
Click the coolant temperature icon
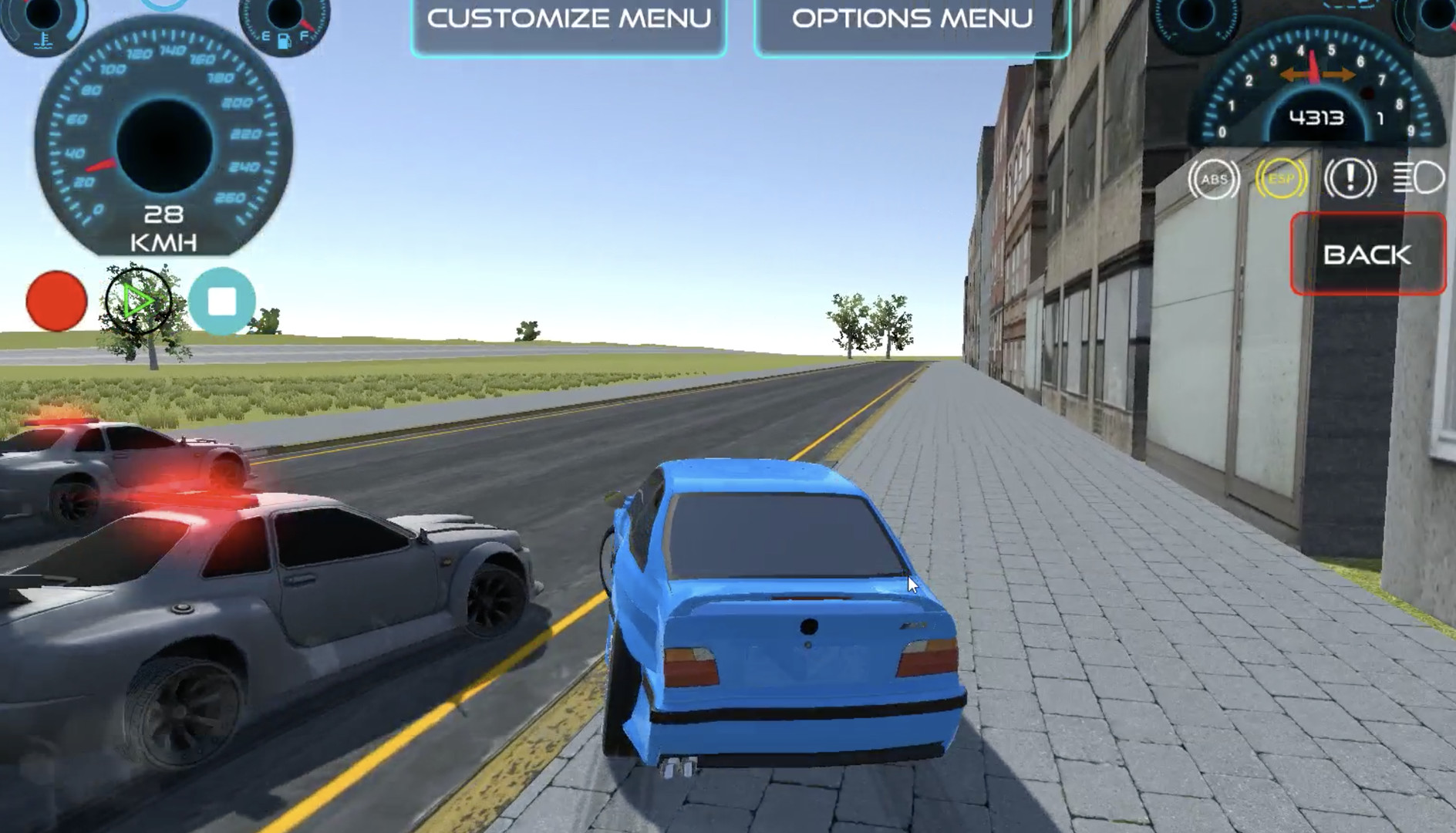pyautogui.click(x=43, y=42)
